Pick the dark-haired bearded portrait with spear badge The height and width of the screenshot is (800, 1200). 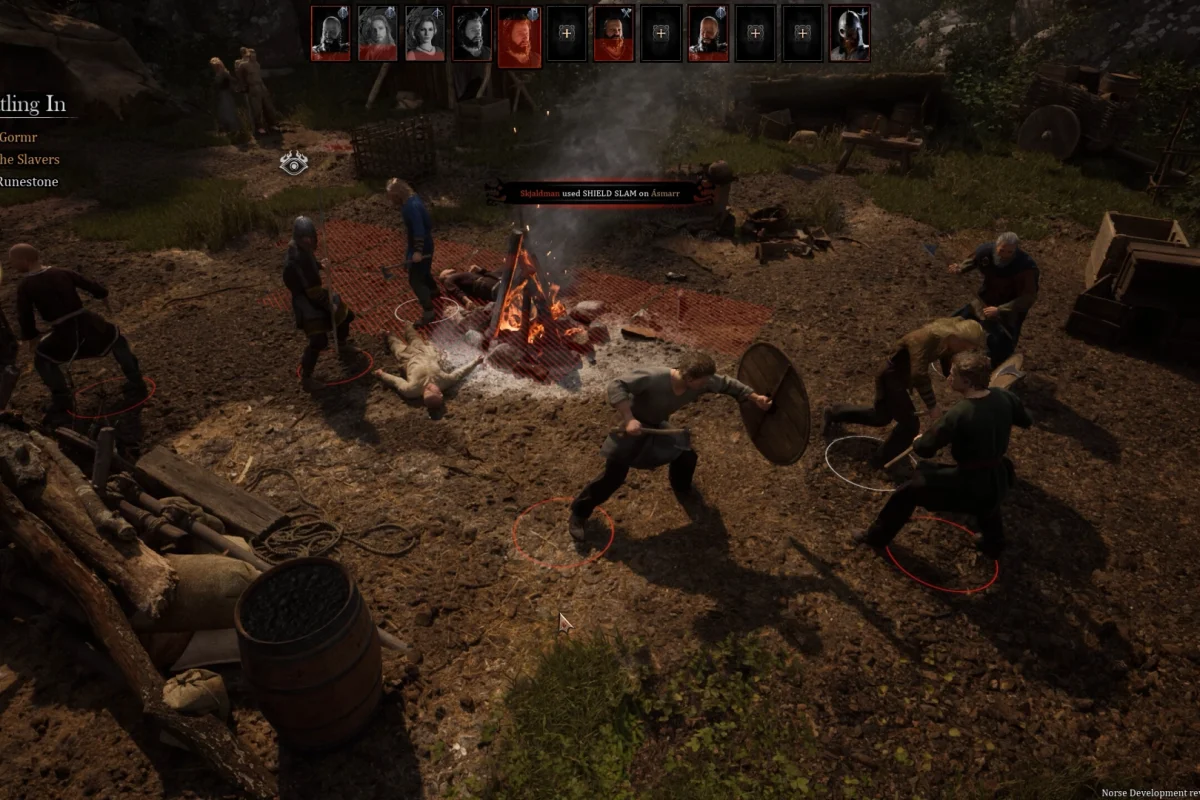(x=471, y=34)
